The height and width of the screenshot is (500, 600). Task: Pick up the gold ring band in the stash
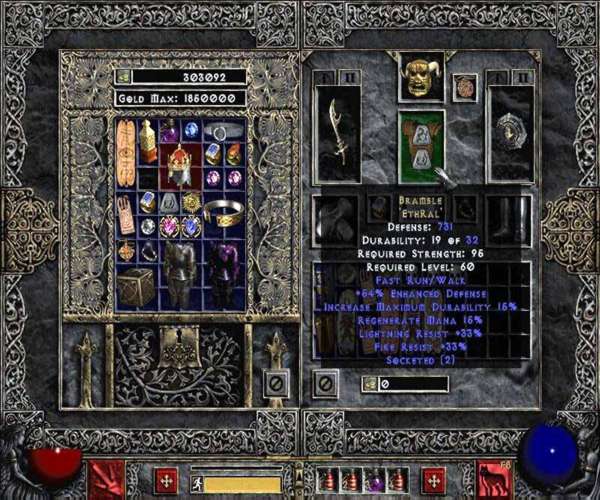point(223,210)
